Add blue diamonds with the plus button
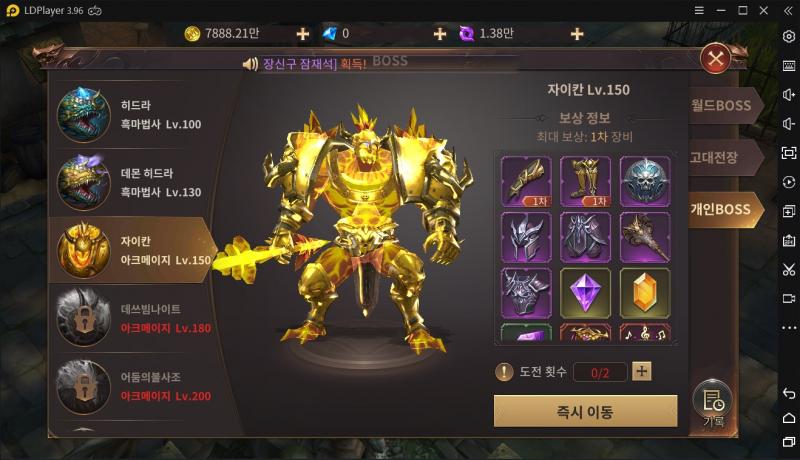 (440, 34)
